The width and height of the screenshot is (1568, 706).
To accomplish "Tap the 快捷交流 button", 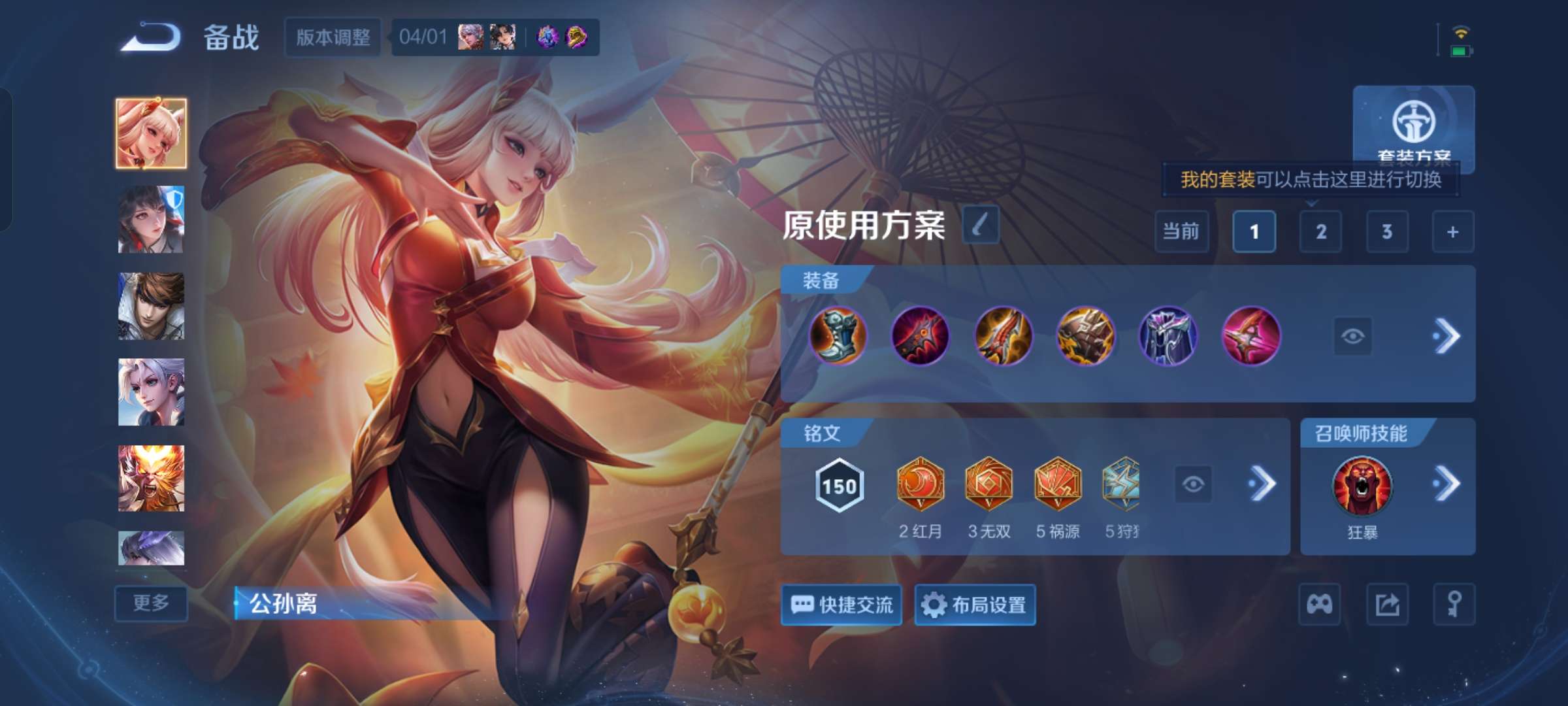I will (841, 605).
